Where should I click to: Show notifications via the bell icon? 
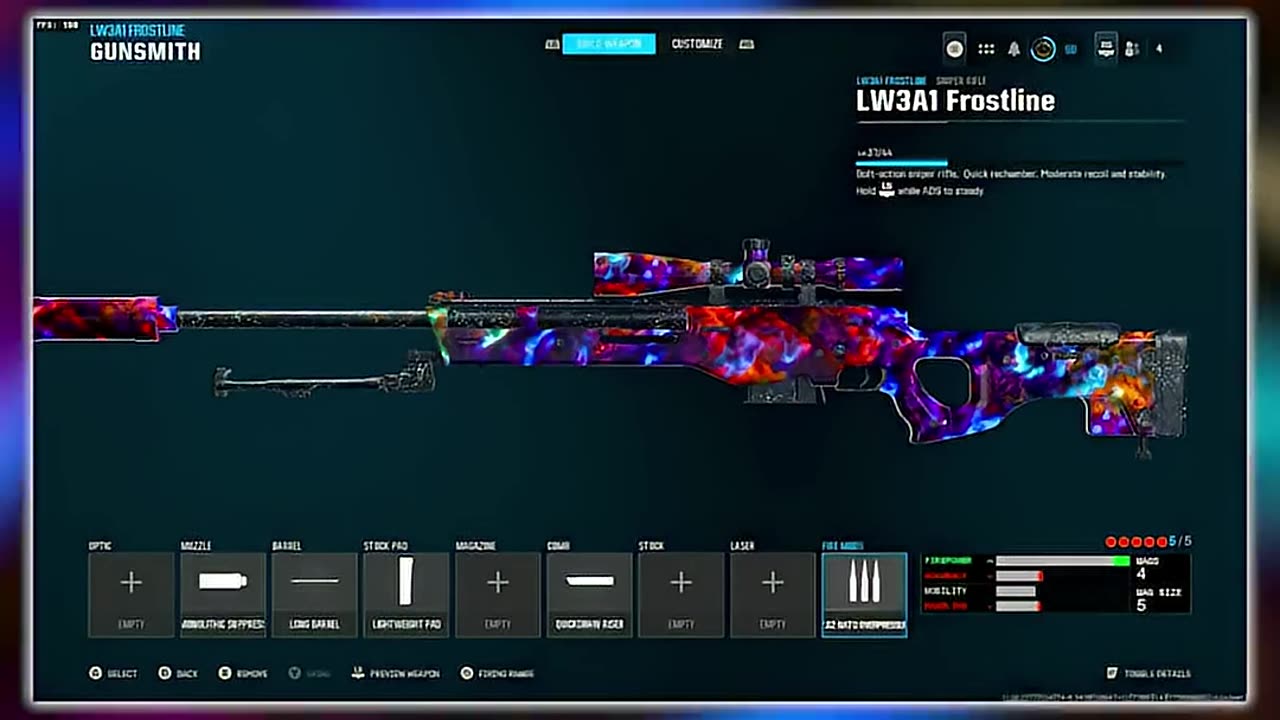point(1014,49)
